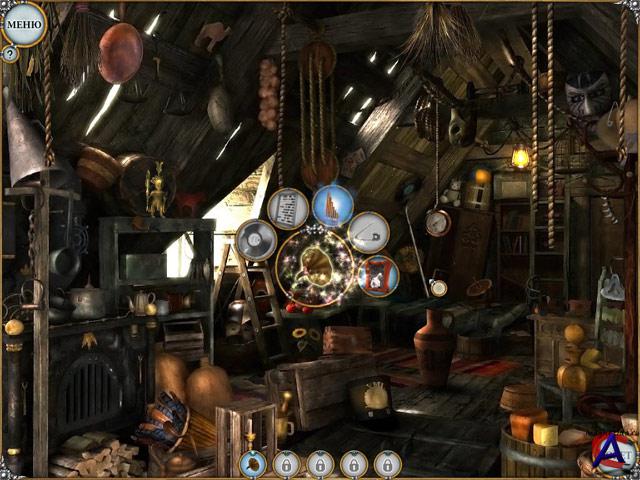Choose the red framed dog picture bubble

(378, 275)
